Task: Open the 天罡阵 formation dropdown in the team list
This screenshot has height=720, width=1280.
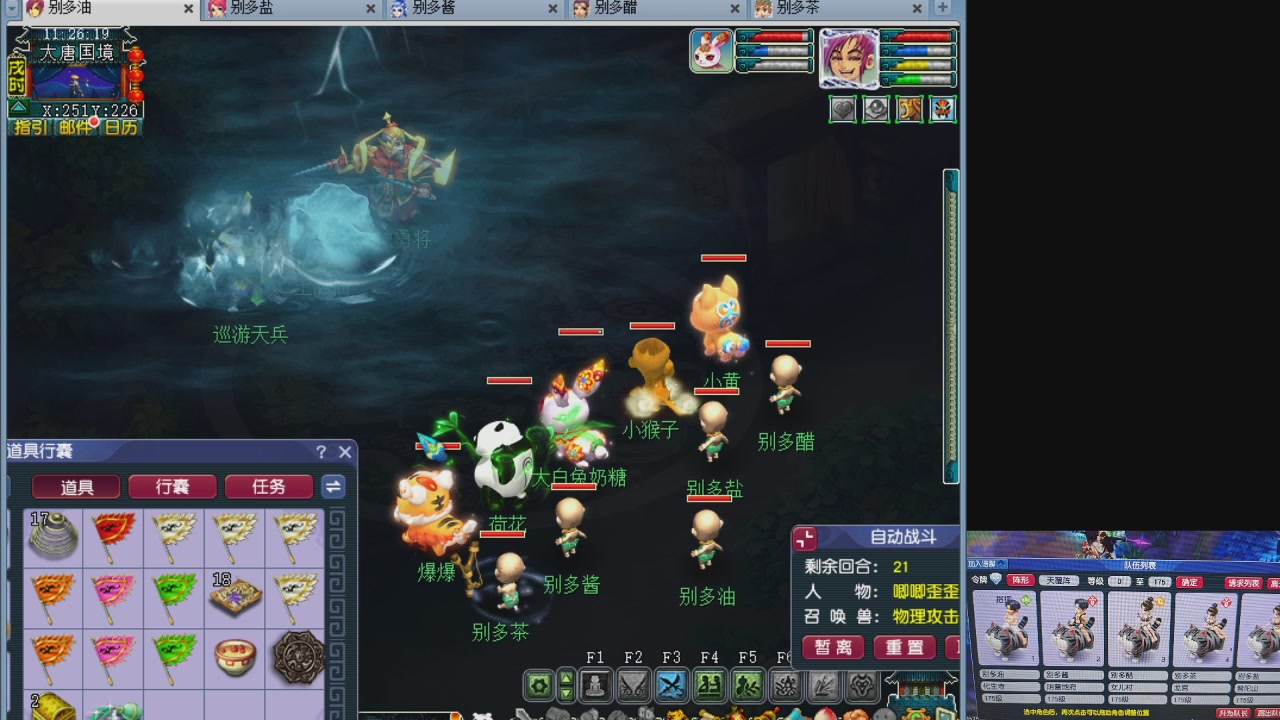Action: tap(1060, 580)
